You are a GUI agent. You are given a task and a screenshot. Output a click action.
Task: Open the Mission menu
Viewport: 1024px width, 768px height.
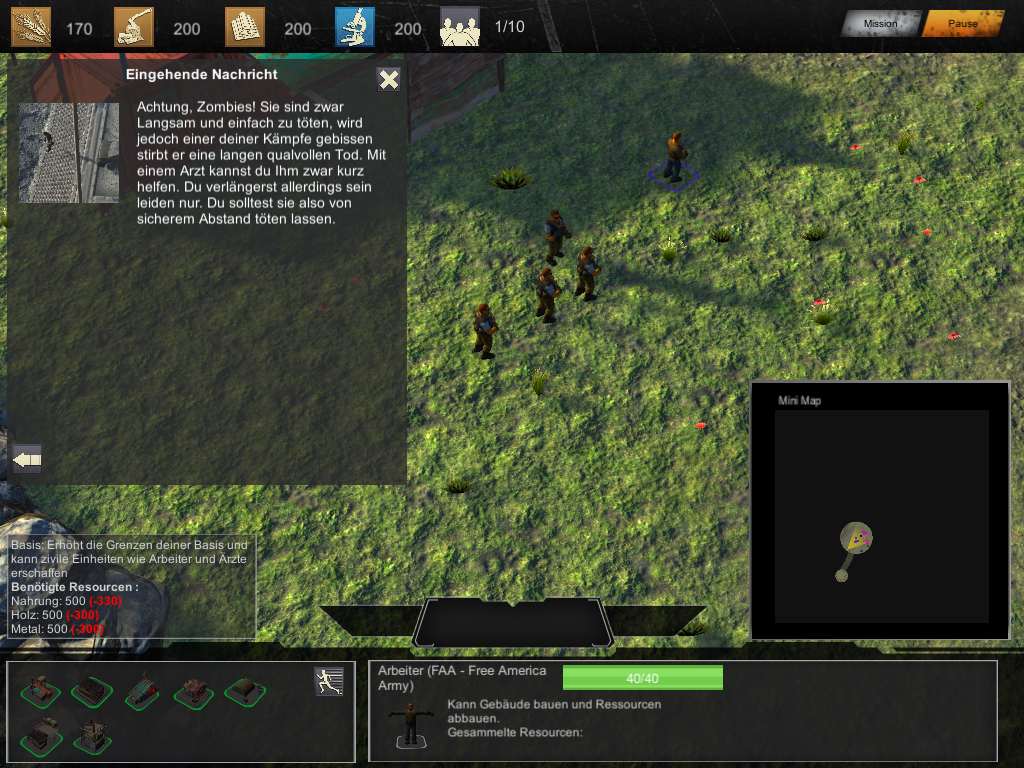point(880,24)
